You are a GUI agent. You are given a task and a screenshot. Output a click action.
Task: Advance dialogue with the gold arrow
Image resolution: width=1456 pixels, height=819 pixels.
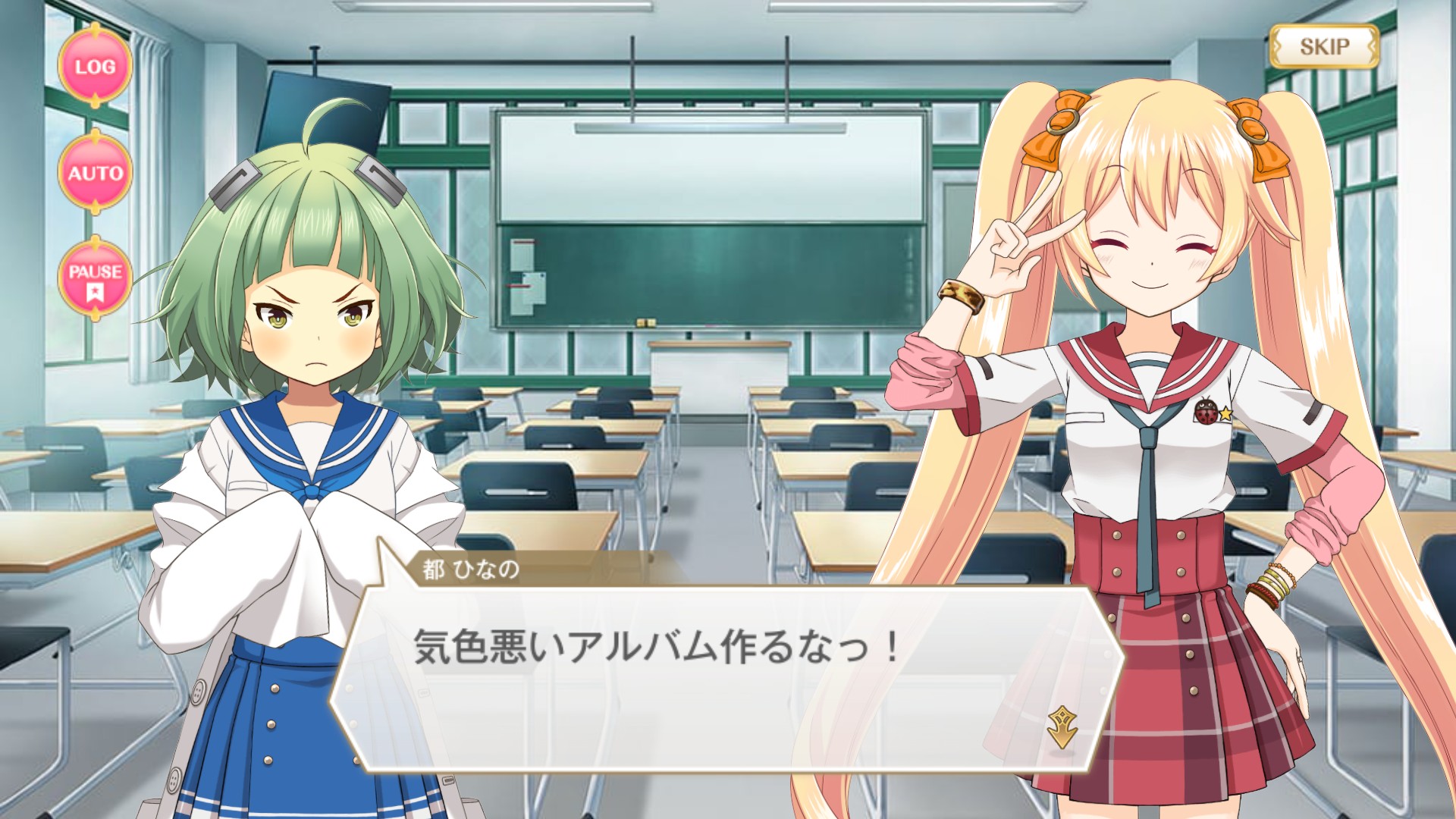pyautogui.click(x=1062, y=726)
